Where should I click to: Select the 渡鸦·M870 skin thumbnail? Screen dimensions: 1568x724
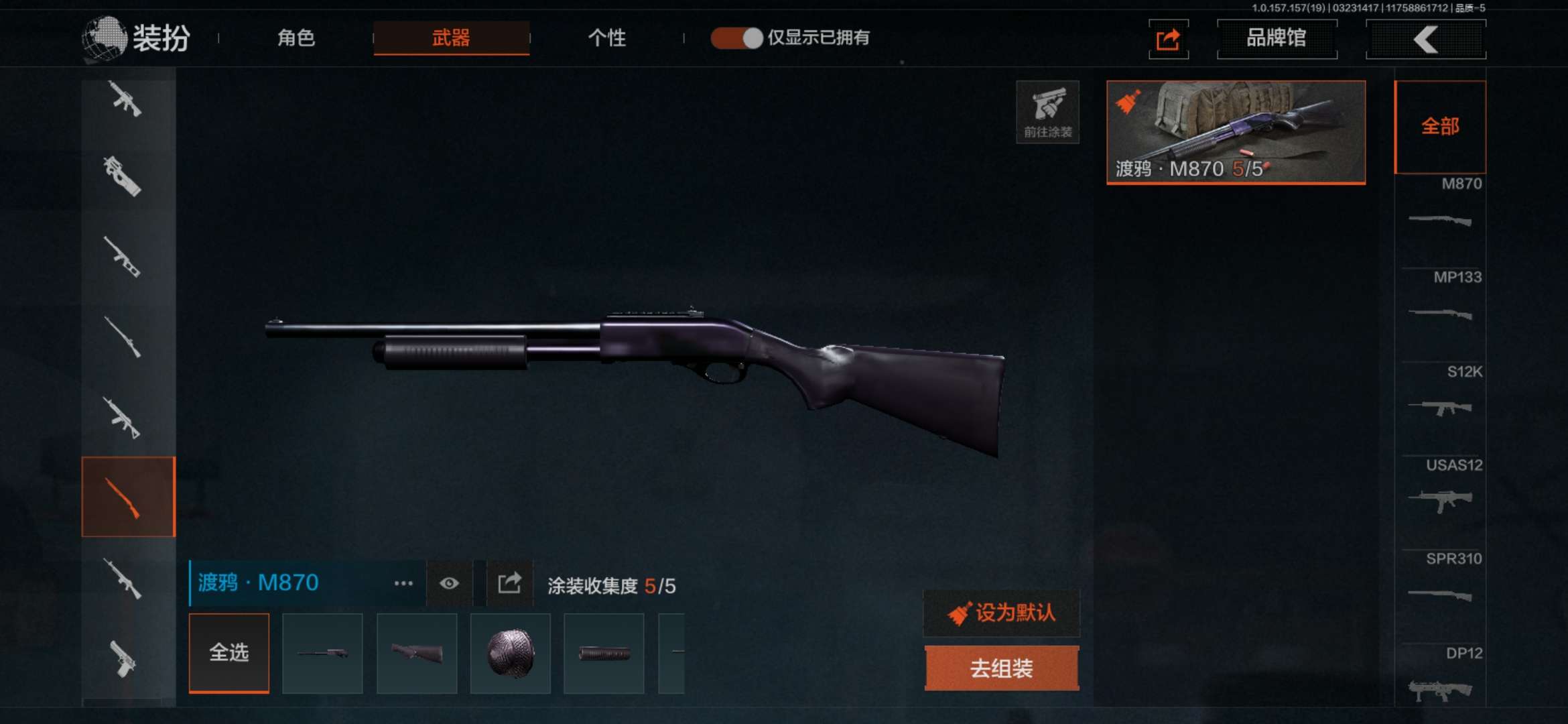[x=1236, y=132]
